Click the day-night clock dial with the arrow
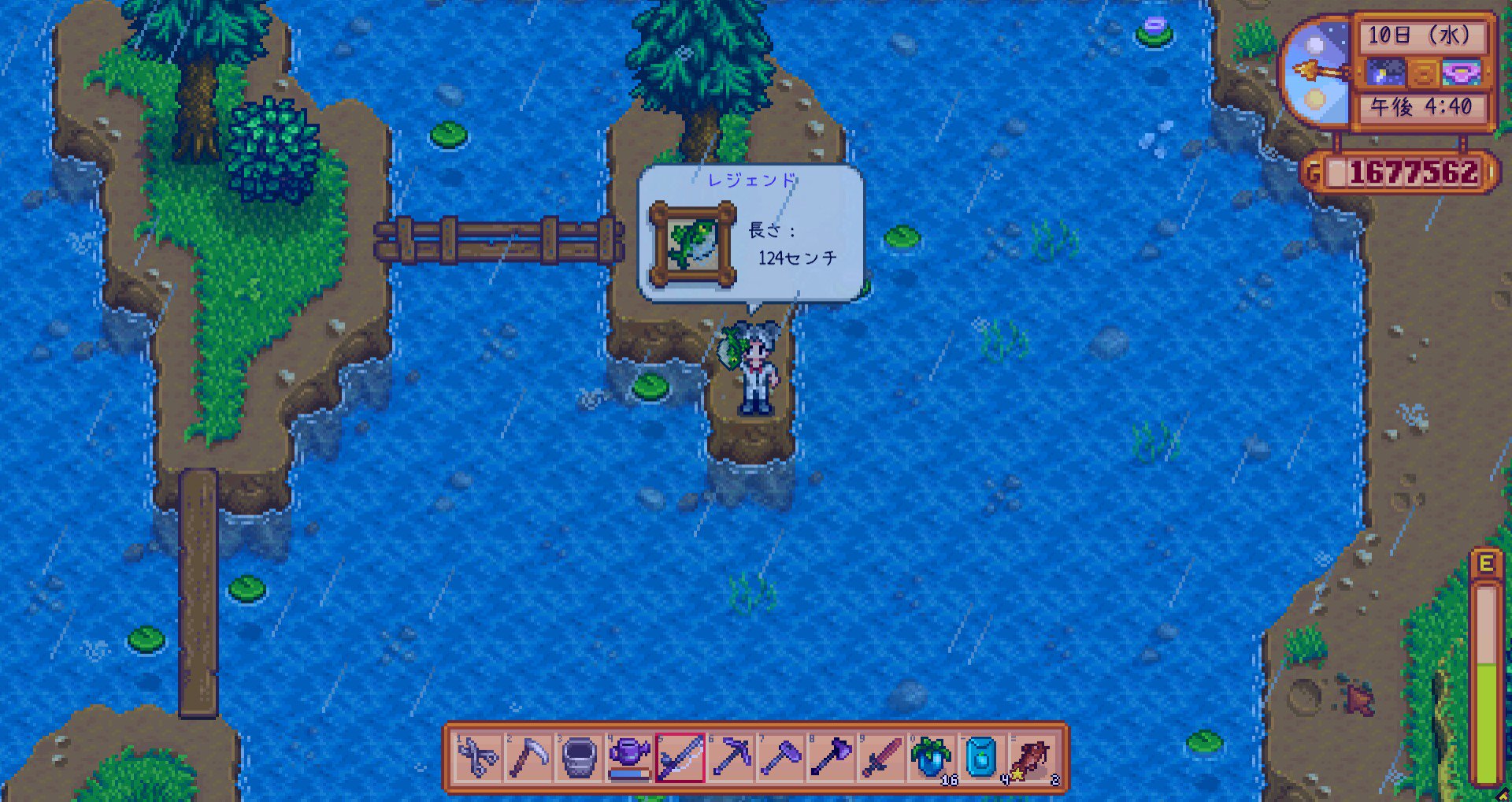1512x802 pixels. 1317,69
